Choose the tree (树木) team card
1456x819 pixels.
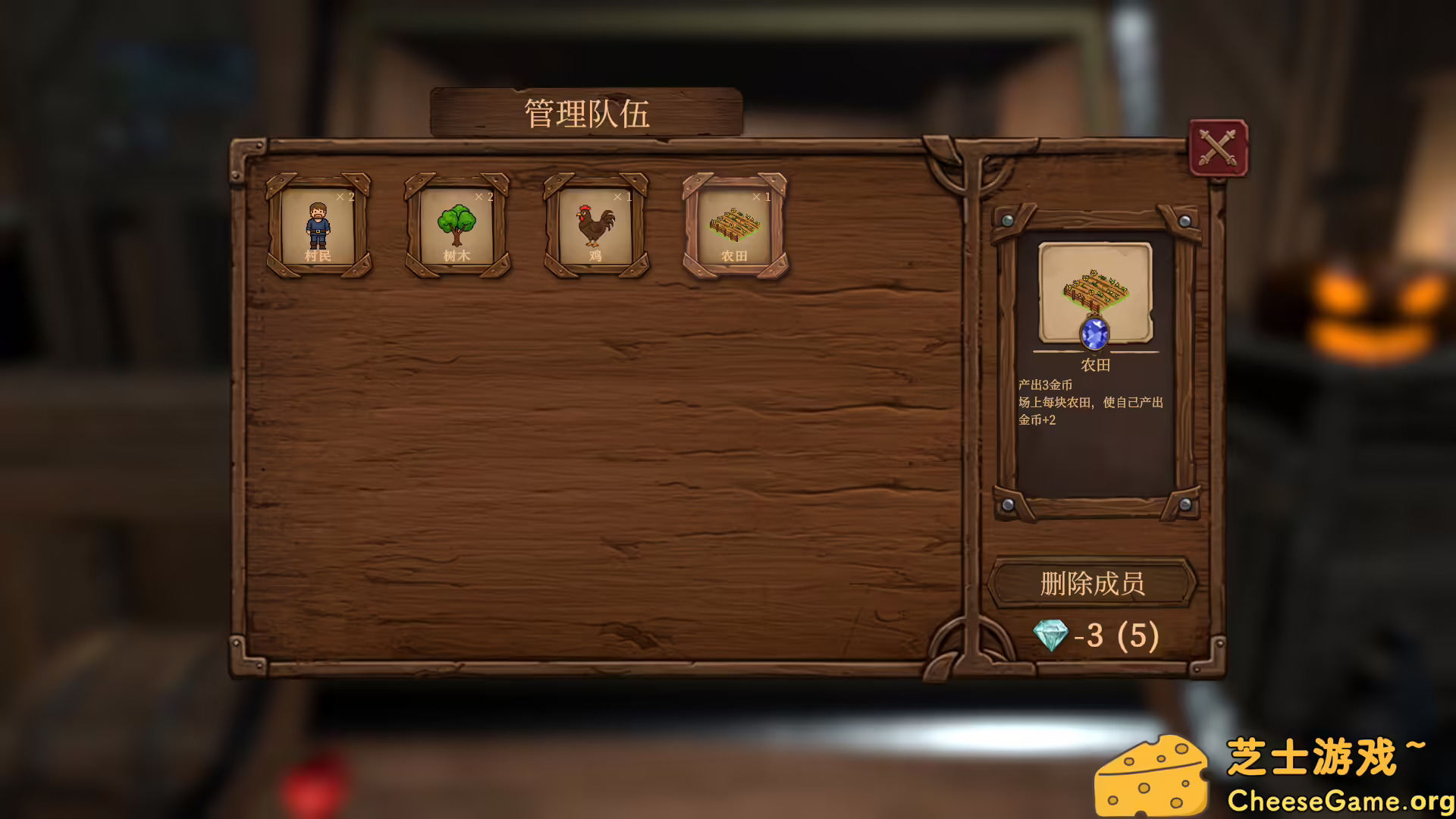tap(457, 226)
